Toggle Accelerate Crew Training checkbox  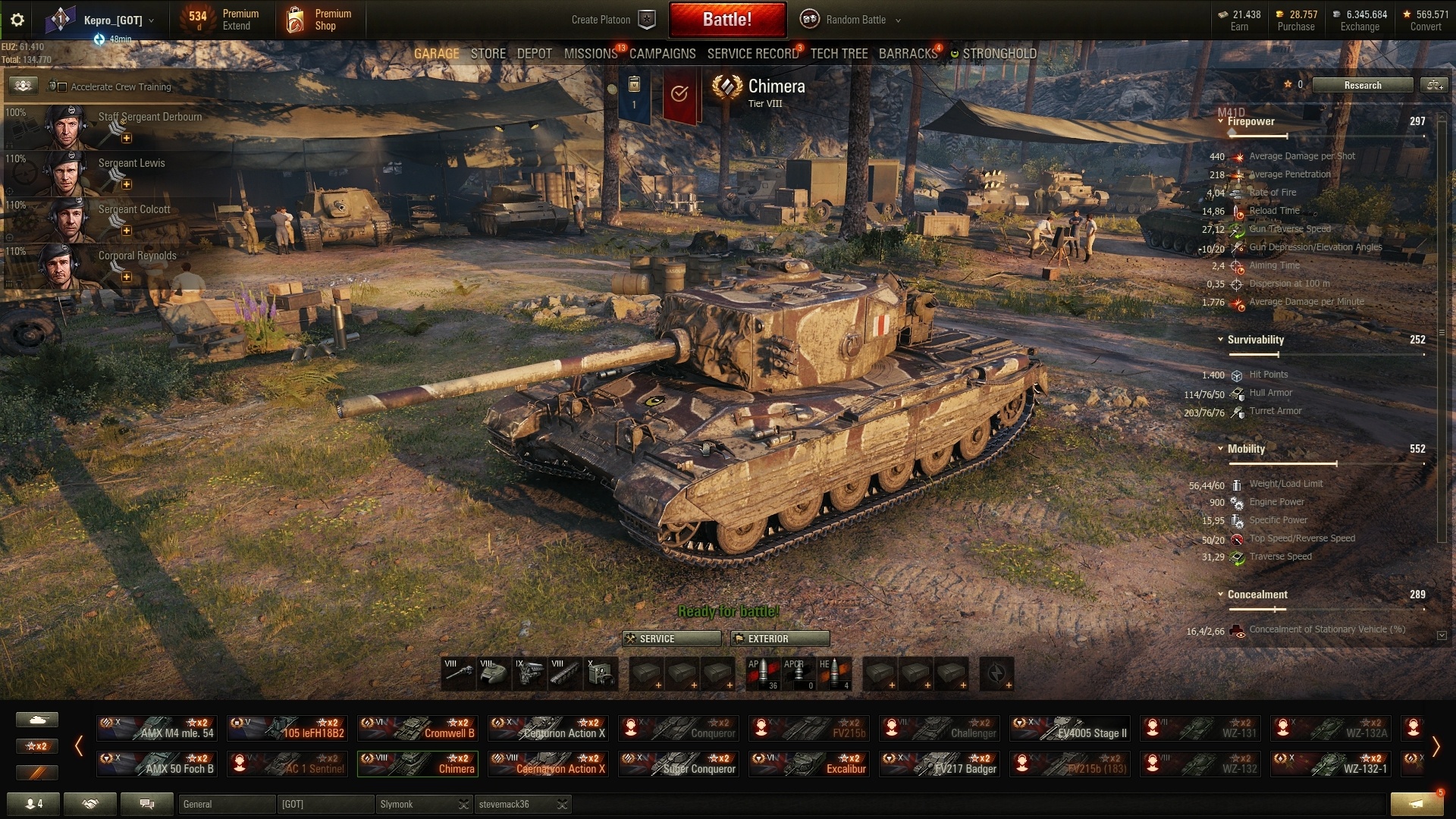point(62,87)
